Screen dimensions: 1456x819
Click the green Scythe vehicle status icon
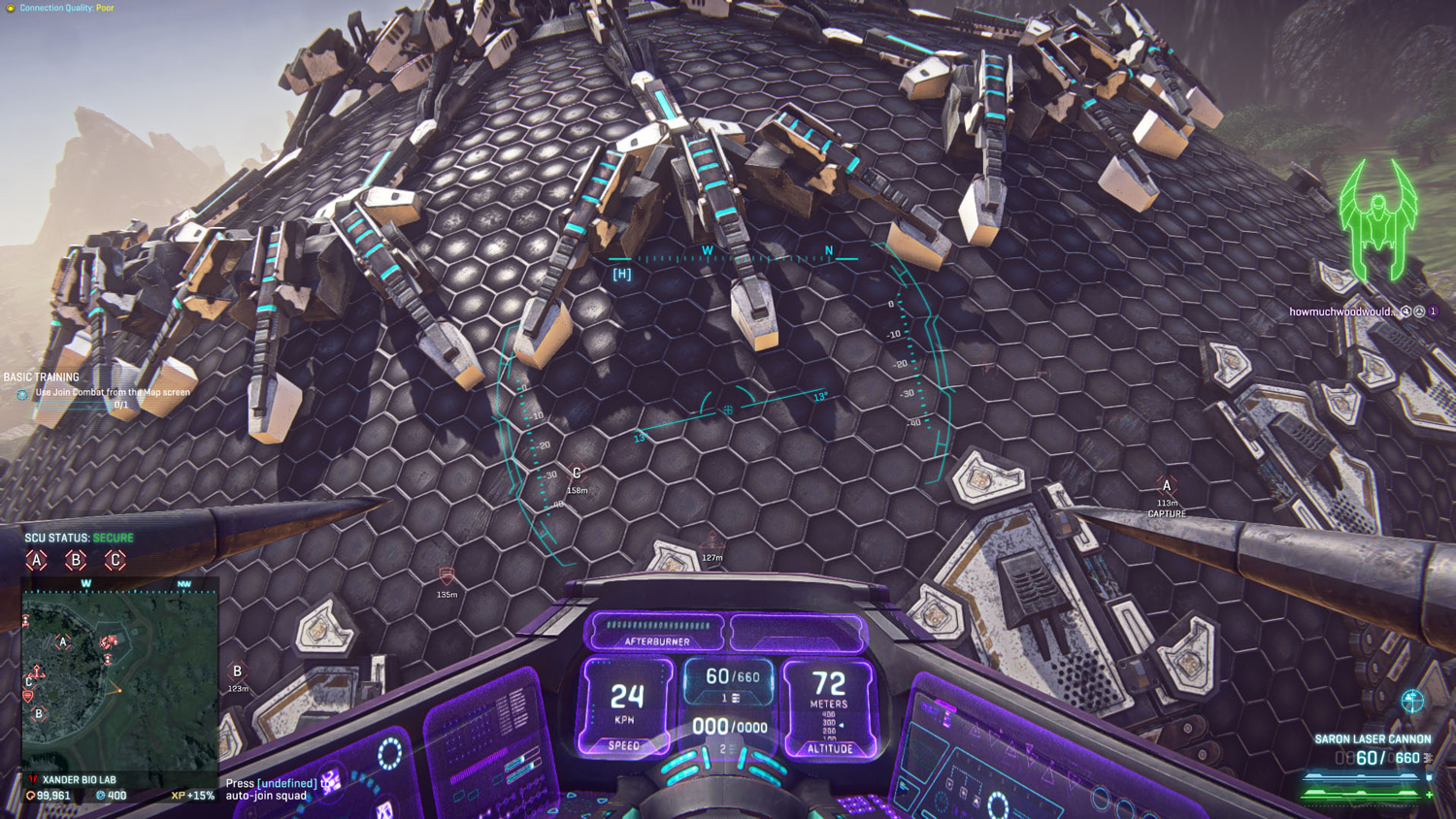point(1378,218)
